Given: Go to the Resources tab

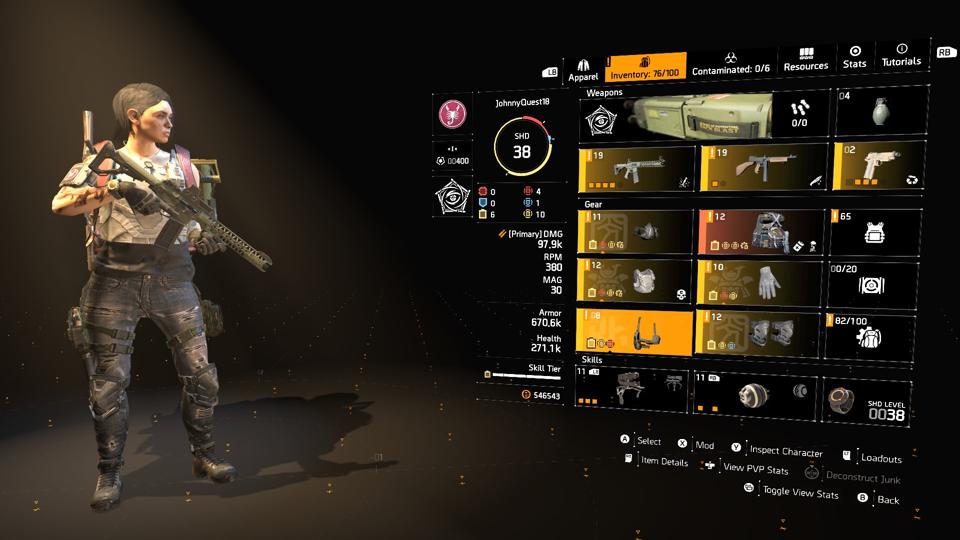Looking at the screenshot, I should pos(805,60).
